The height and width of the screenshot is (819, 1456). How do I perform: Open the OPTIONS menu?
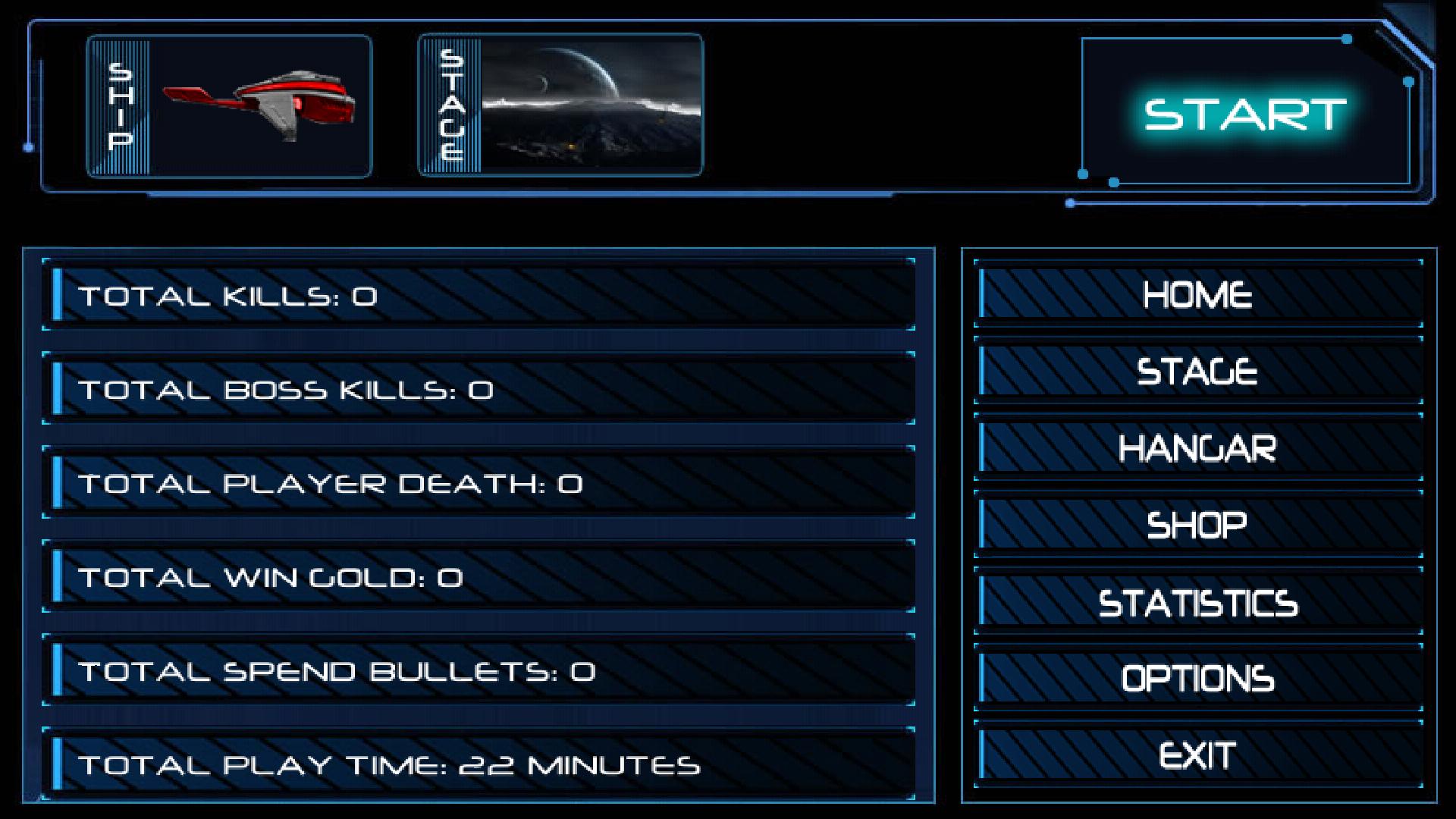click(1197, 679)
